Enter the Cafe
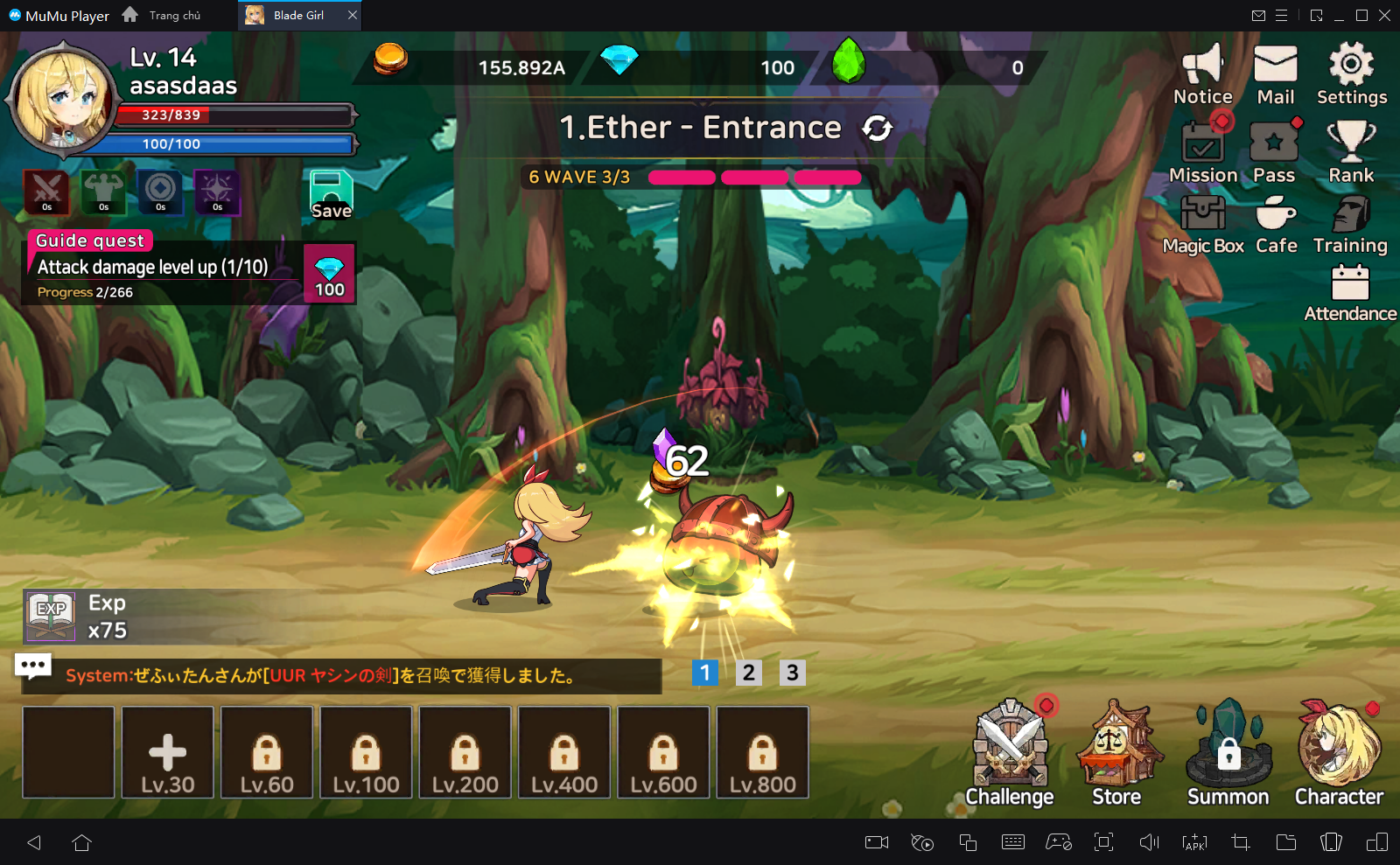 coord(1276,224)
